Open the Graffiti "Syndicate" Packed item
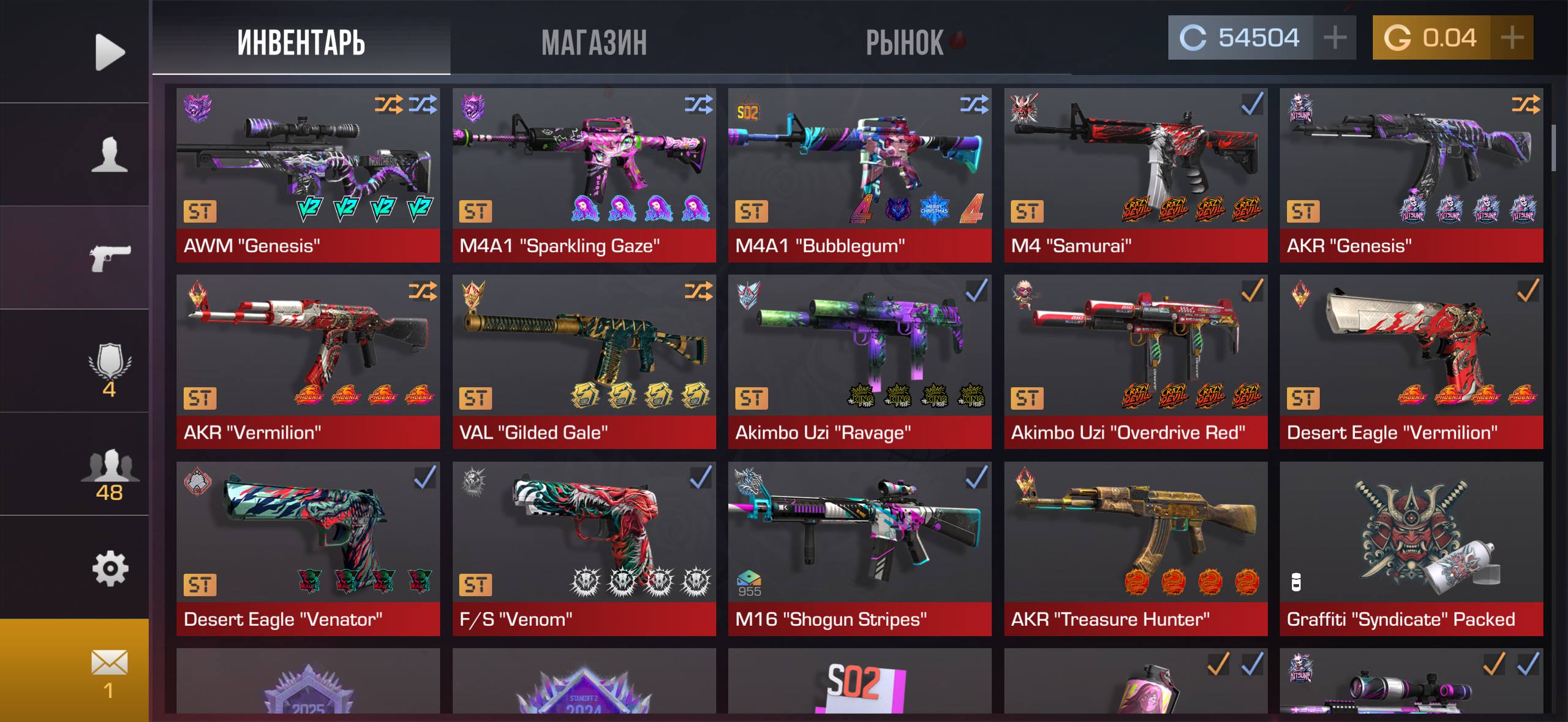 pyautogui.click(x=1411, y=549)
